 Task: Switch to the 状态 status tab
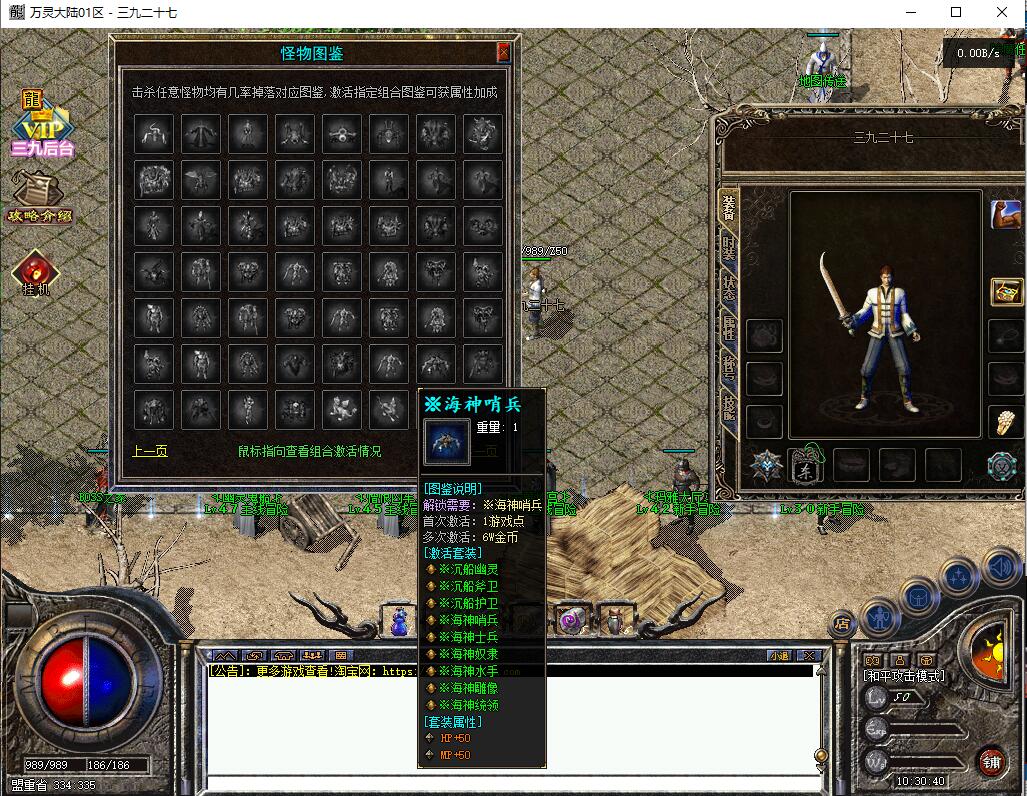coord(729,289)
